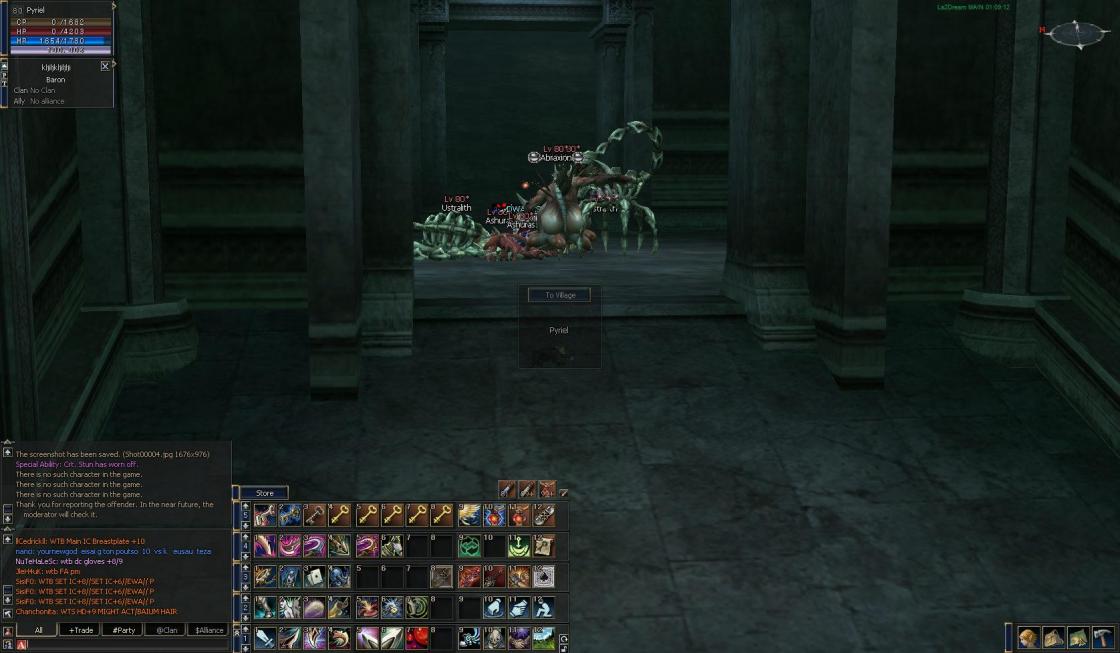Open the character portrait menu icon
Screen dimensions: 1120x653
[x=1028, y=638]
